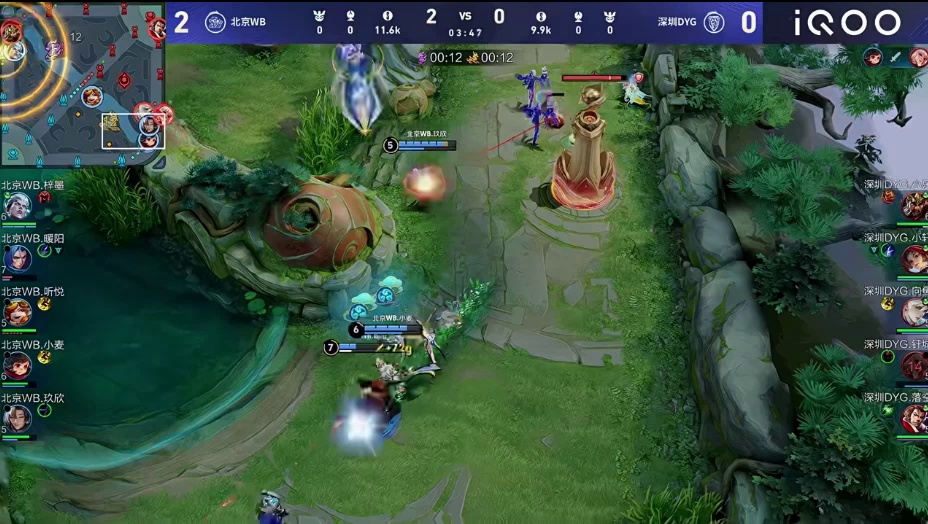The width and height of the screenshot is (928, 524).
Task: Select 深圳DYG.钎城 portrait showing respawn timer 14
Action: [914, 365]
